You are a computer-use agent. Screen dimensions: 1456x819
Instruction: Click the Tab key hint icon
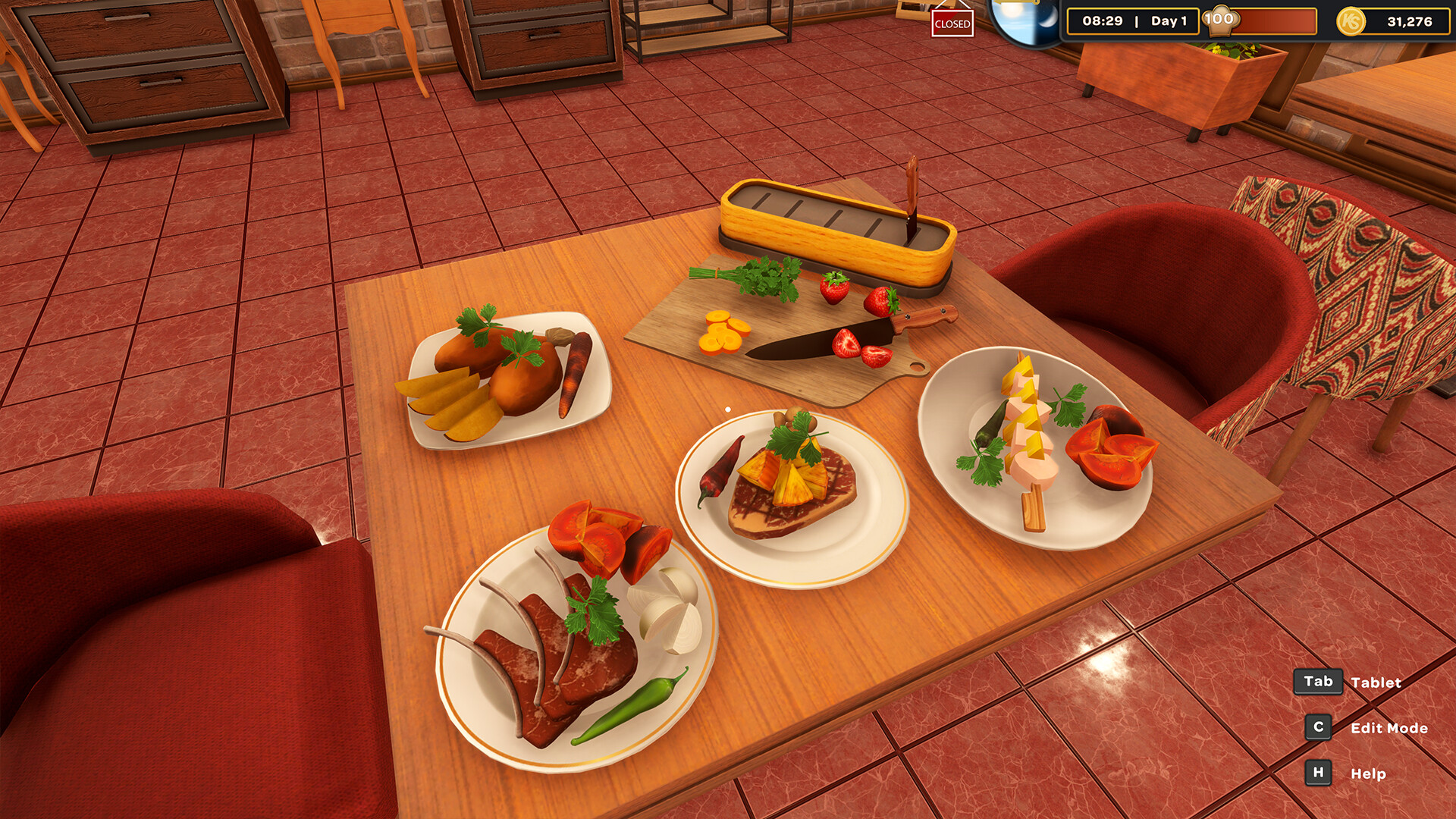pos(1318,682)
